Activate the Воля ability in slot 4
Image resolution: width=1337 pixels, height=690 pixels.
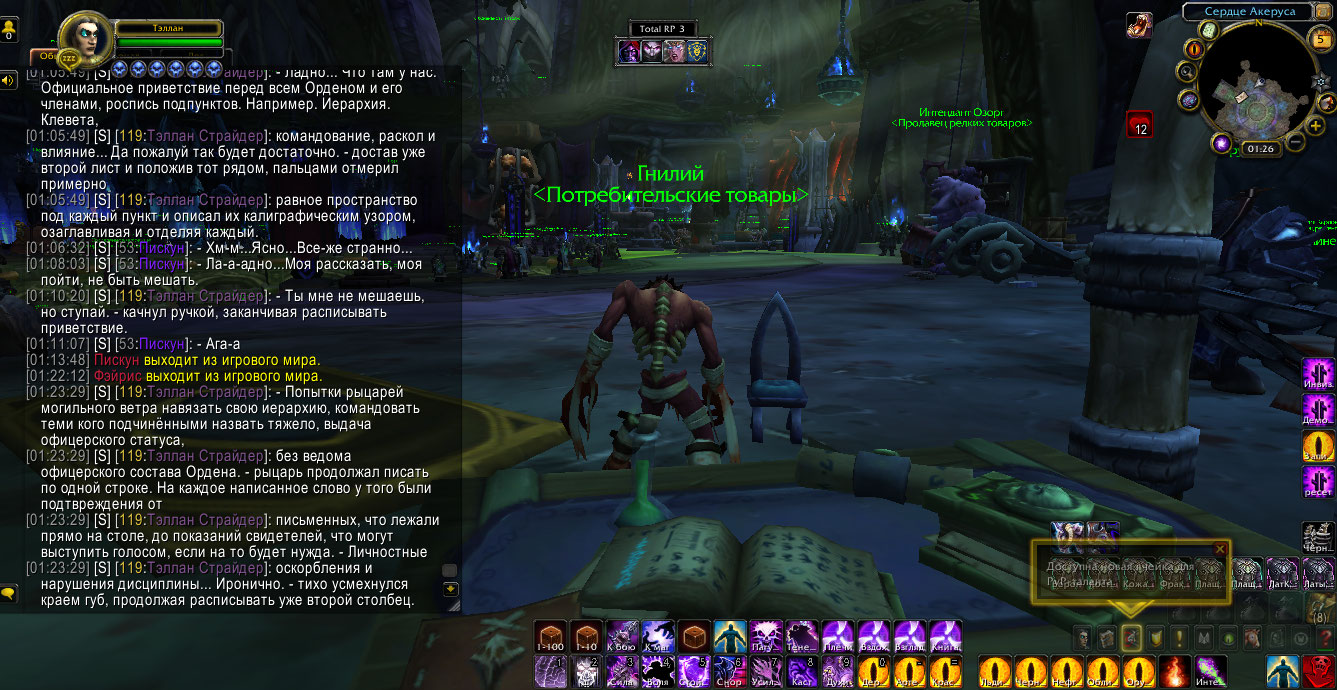click(x=658, y=672)
